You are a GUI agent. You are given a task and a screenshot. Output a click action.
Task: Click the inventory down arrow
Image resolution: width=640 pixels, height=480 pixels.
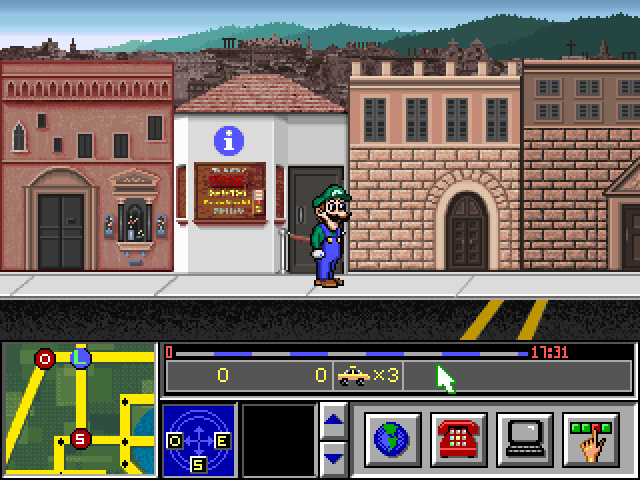click(x=334, y=457)
